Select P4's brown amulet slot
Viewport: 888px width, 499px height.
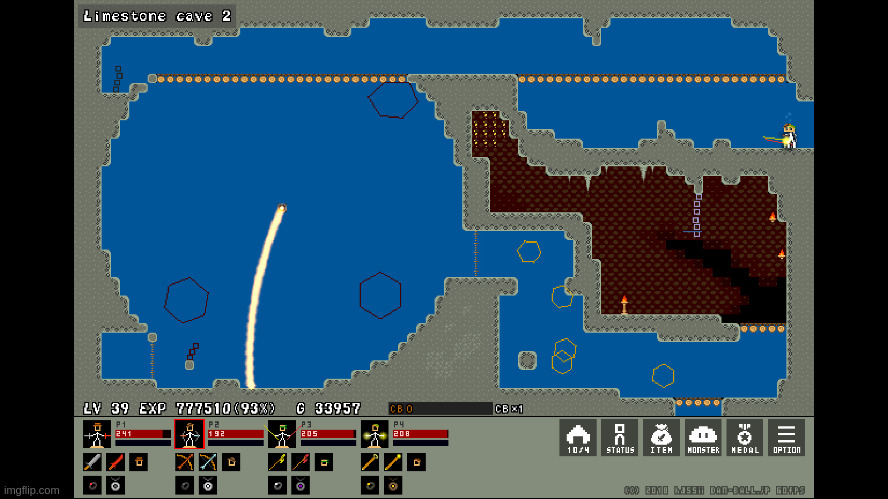tap(392, 485)
